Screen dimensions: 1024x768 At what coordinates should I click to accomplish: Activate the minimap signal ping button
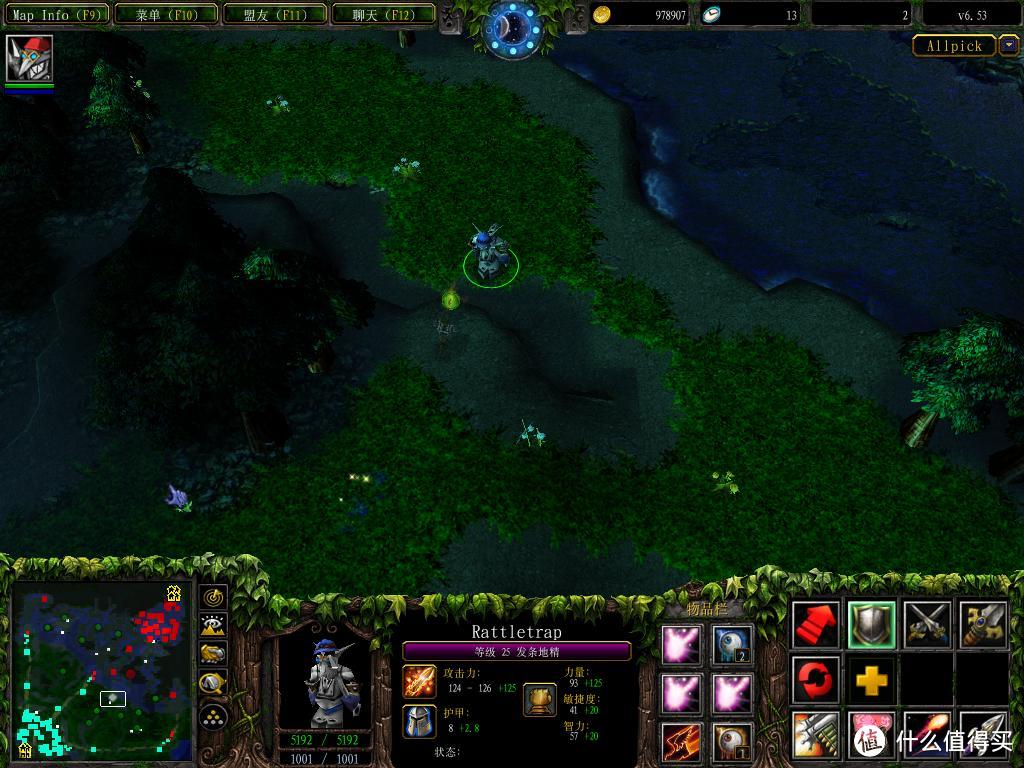point(214,598)
